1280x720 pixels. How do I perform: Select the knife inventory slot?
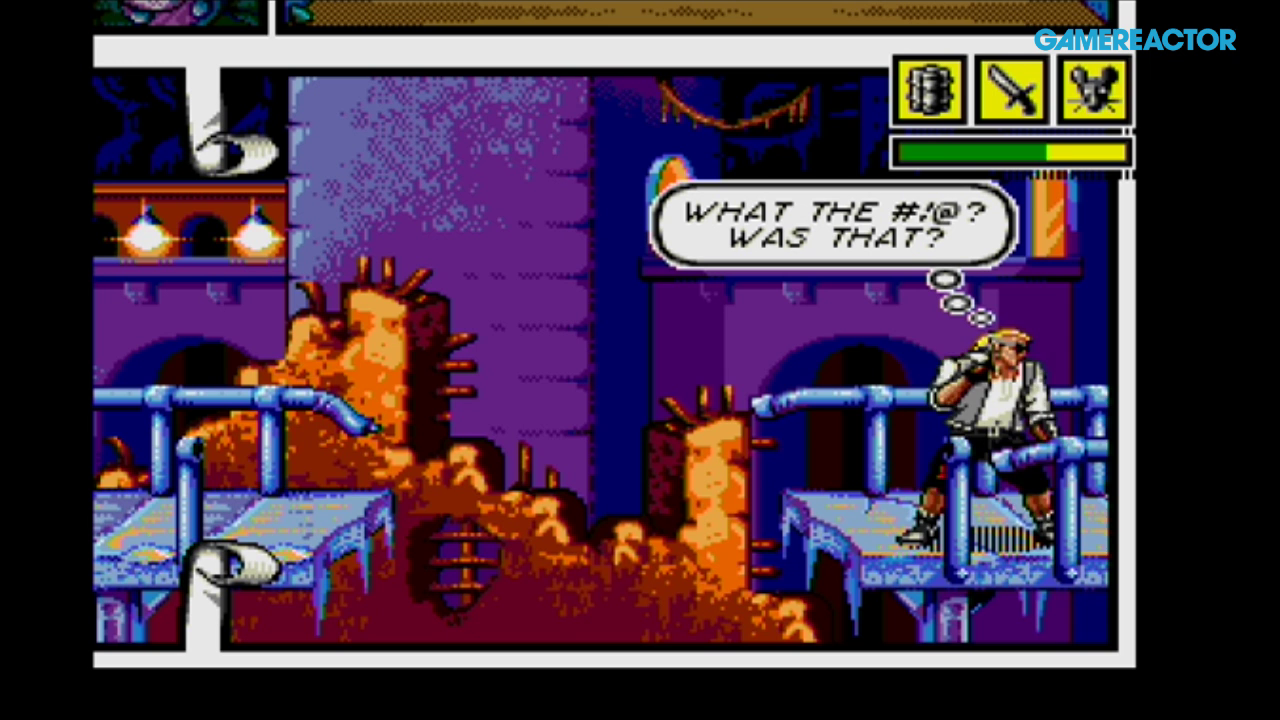pyautogui.click(x=1010, y=90)
